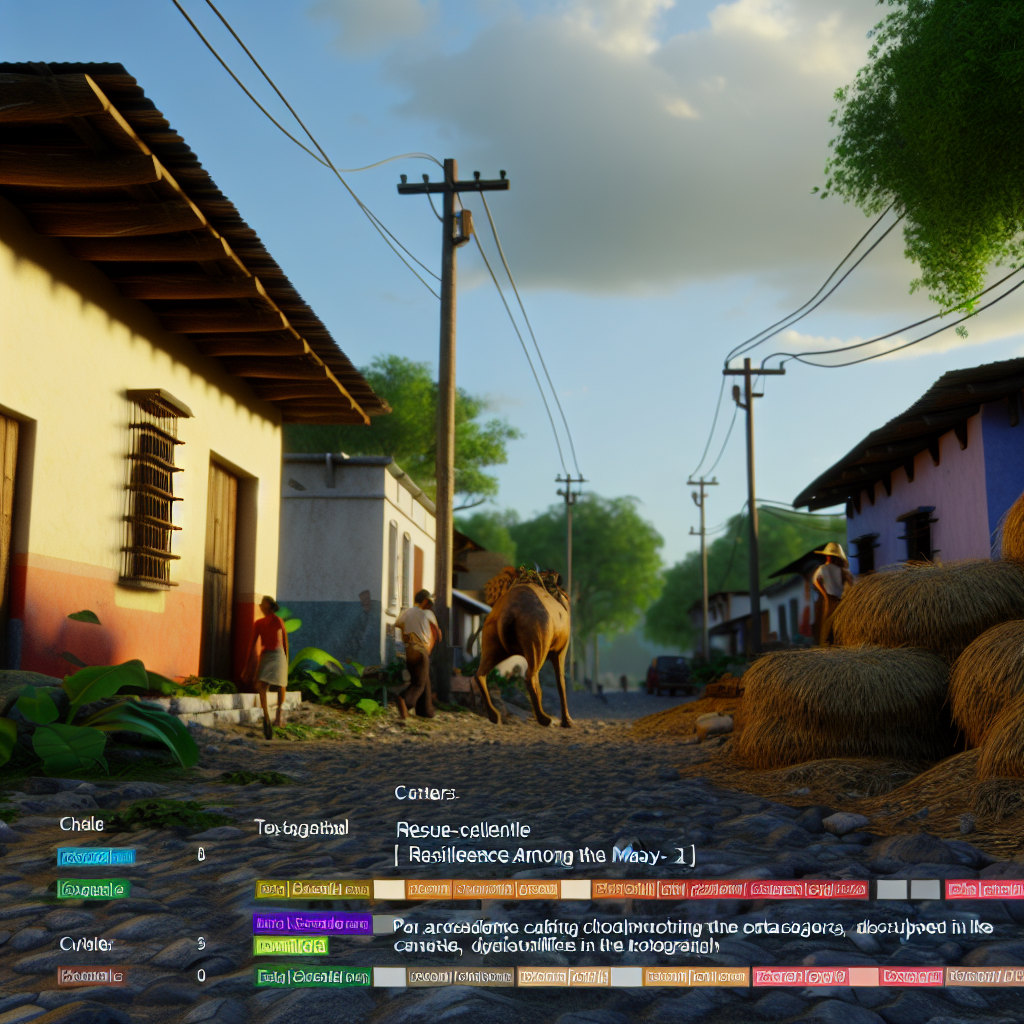Open the bracketed Resilience Among the May entry
Screen dimensions: 1024x1024
click(545, 855)
